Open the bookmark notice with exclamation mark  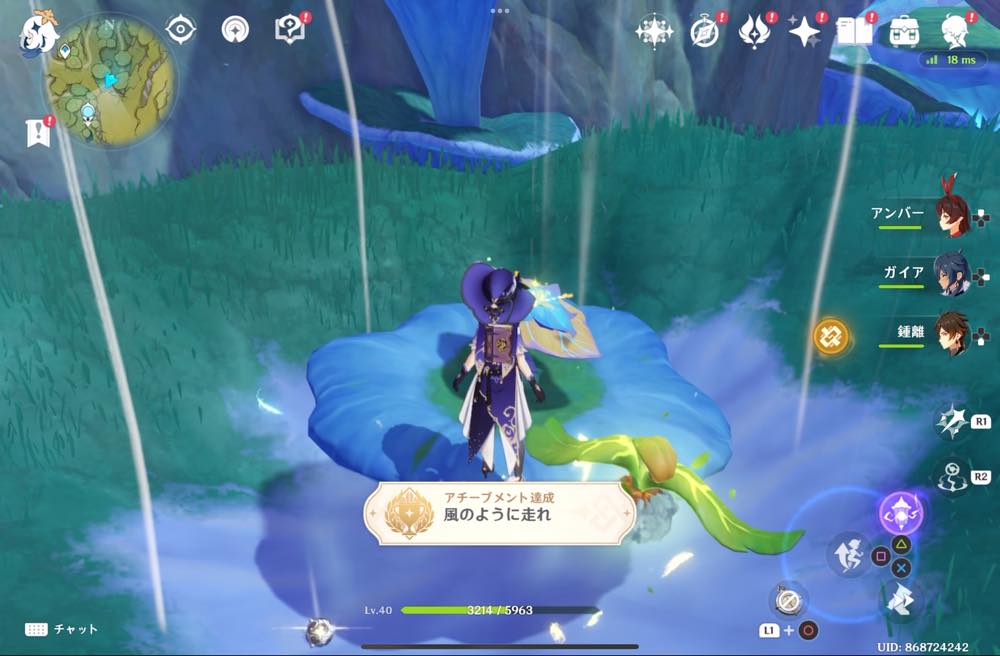point(39,132)
